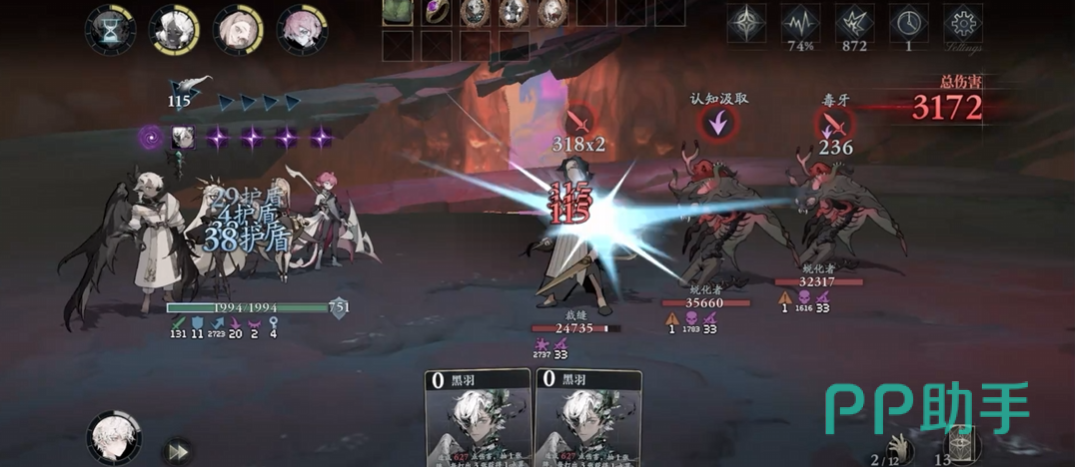This screenshot has width=1075, height=467.
Task: Check the 74% waveform status icon
Action: click(799, 22)
